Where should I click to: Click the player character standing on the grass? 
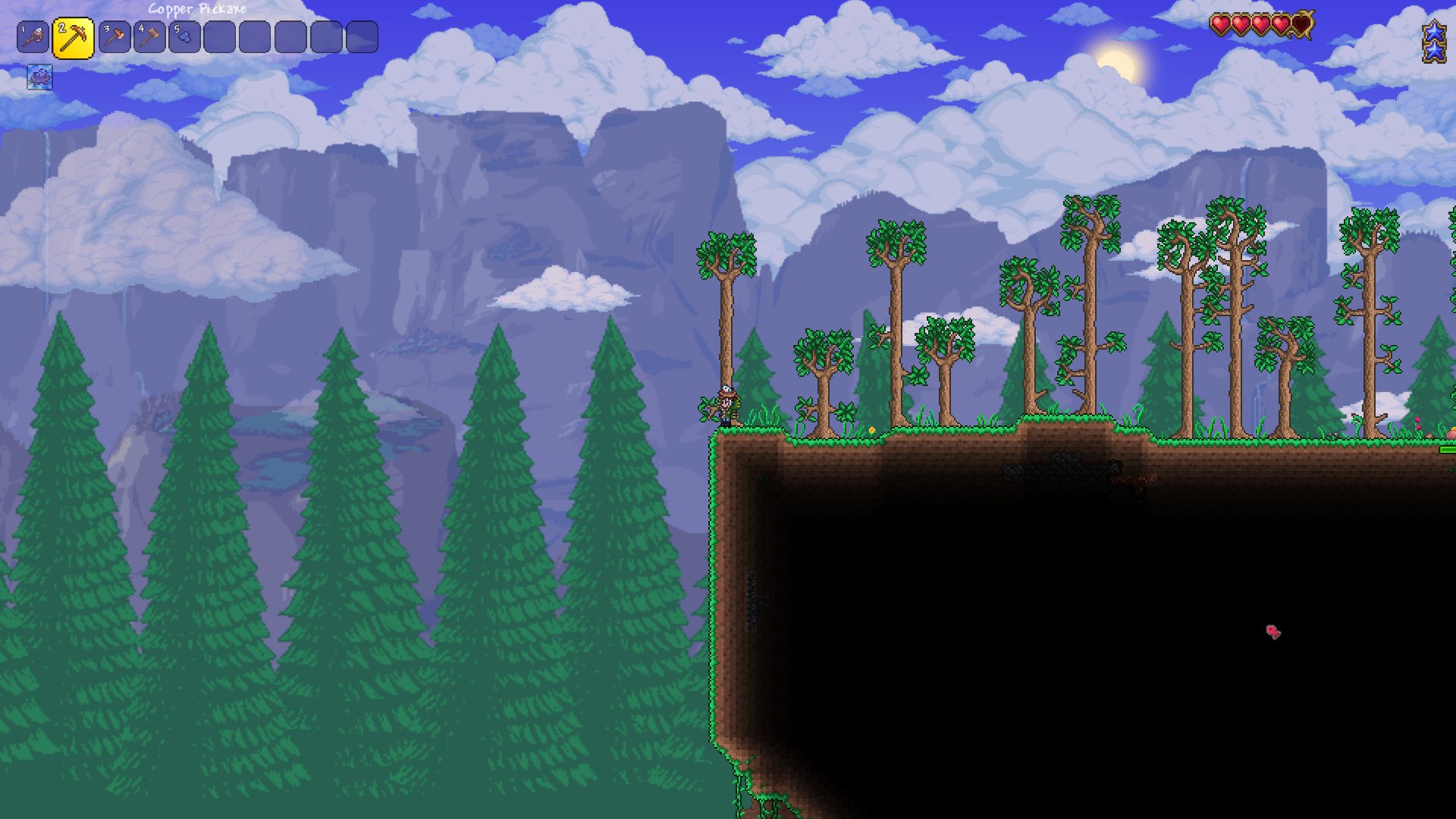(x=728, y=402)
